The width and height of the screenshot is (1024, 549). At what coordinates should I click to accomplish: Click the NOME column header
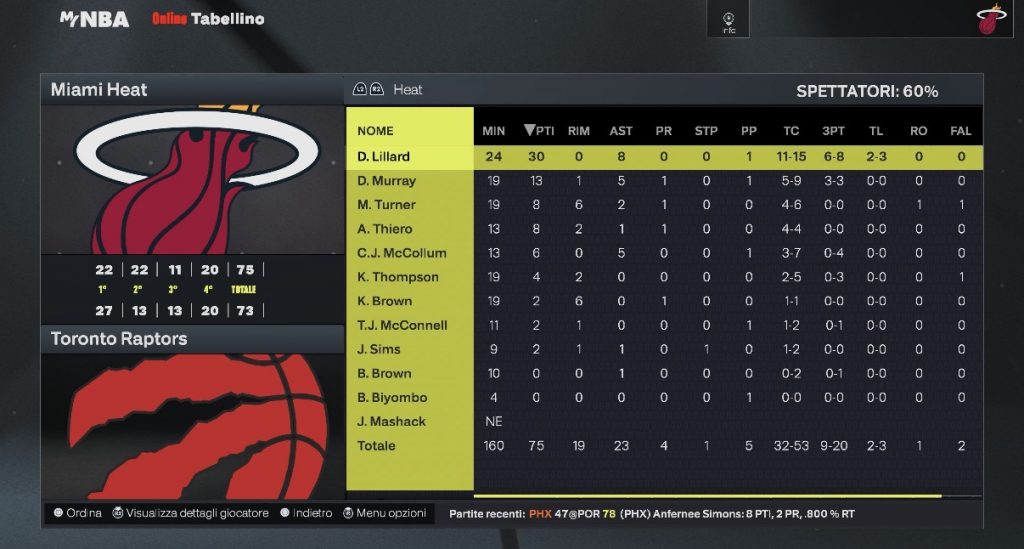point(375,130)
